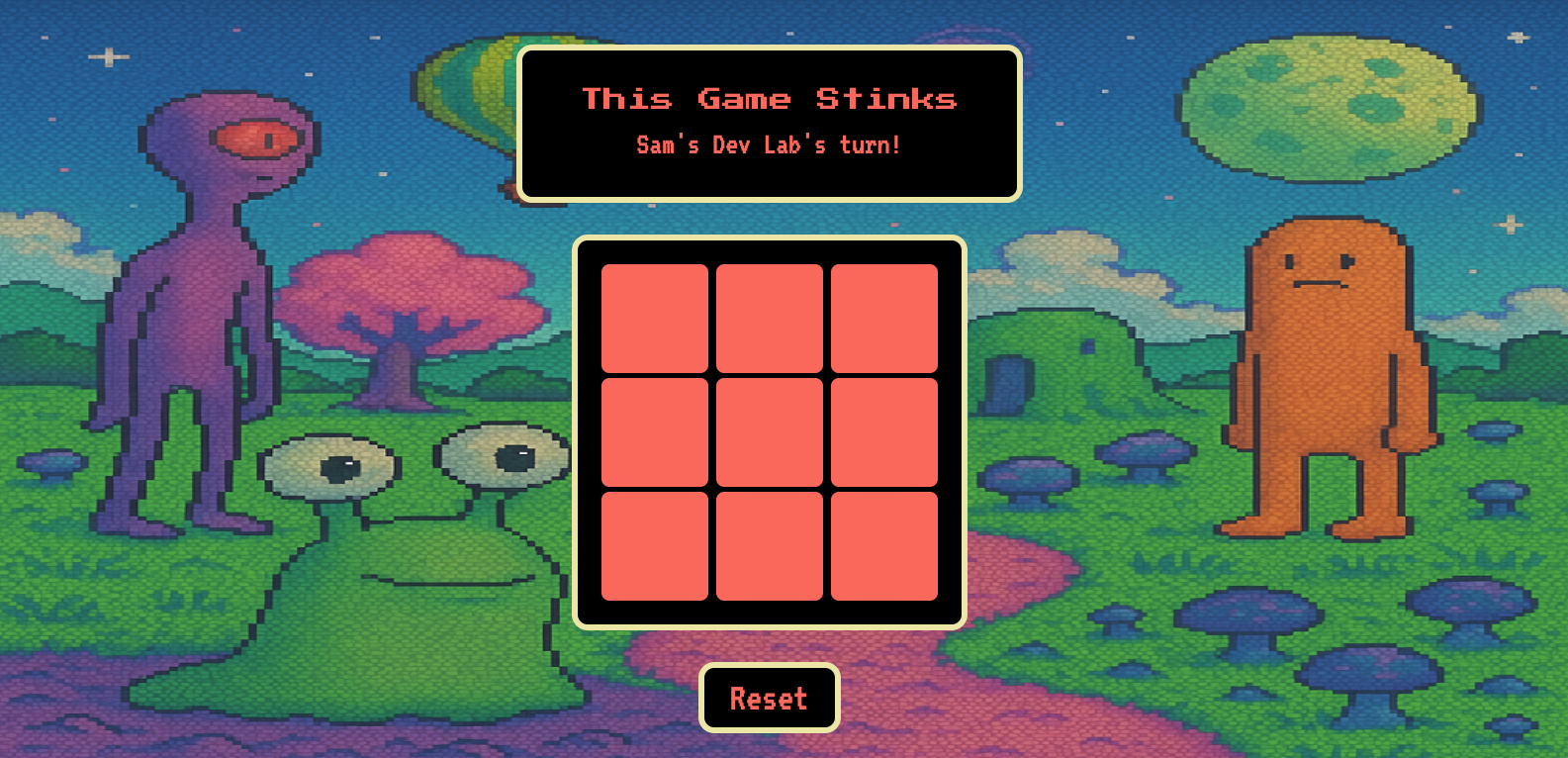The image size is (1568, 758).
Task: Click the bottom-right grid tile
Action: (x=884, y=545)
